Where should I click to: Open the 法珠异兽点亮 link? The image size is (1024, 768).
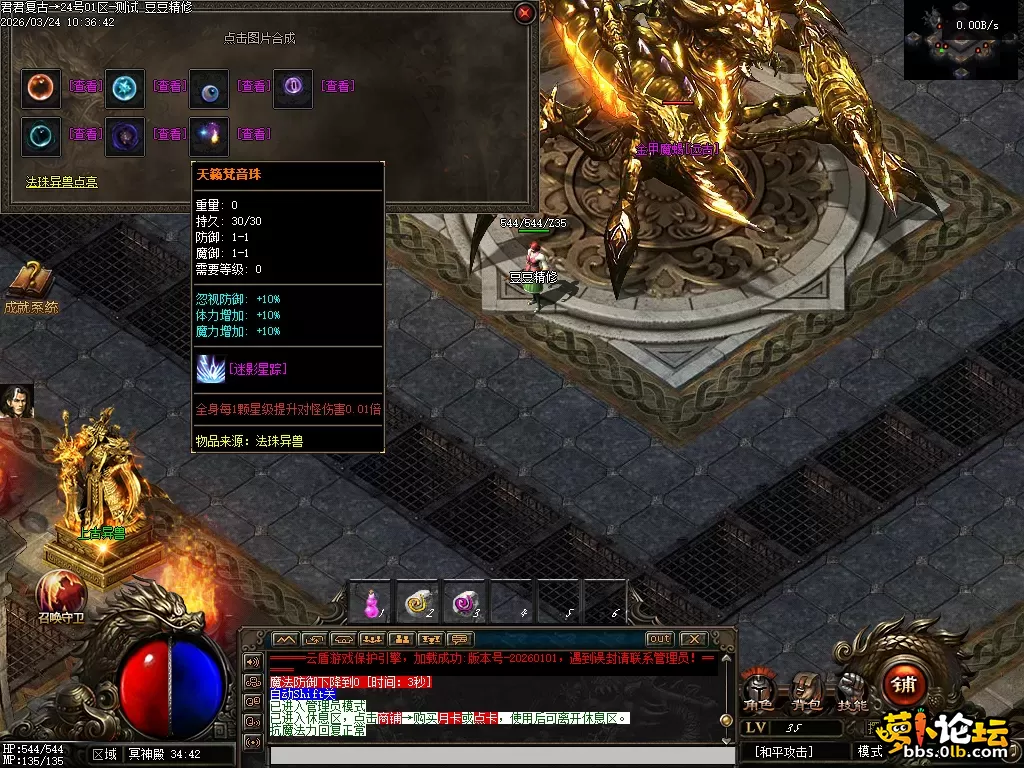(x=62, y=182)
